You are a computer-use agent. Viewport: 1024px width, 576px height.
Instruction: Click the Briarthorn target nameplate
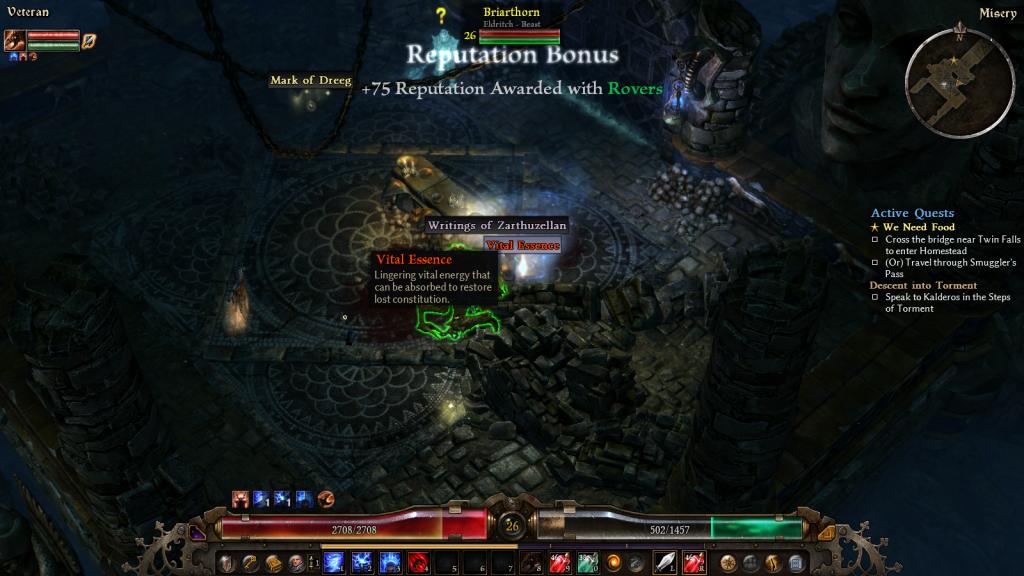511,12
